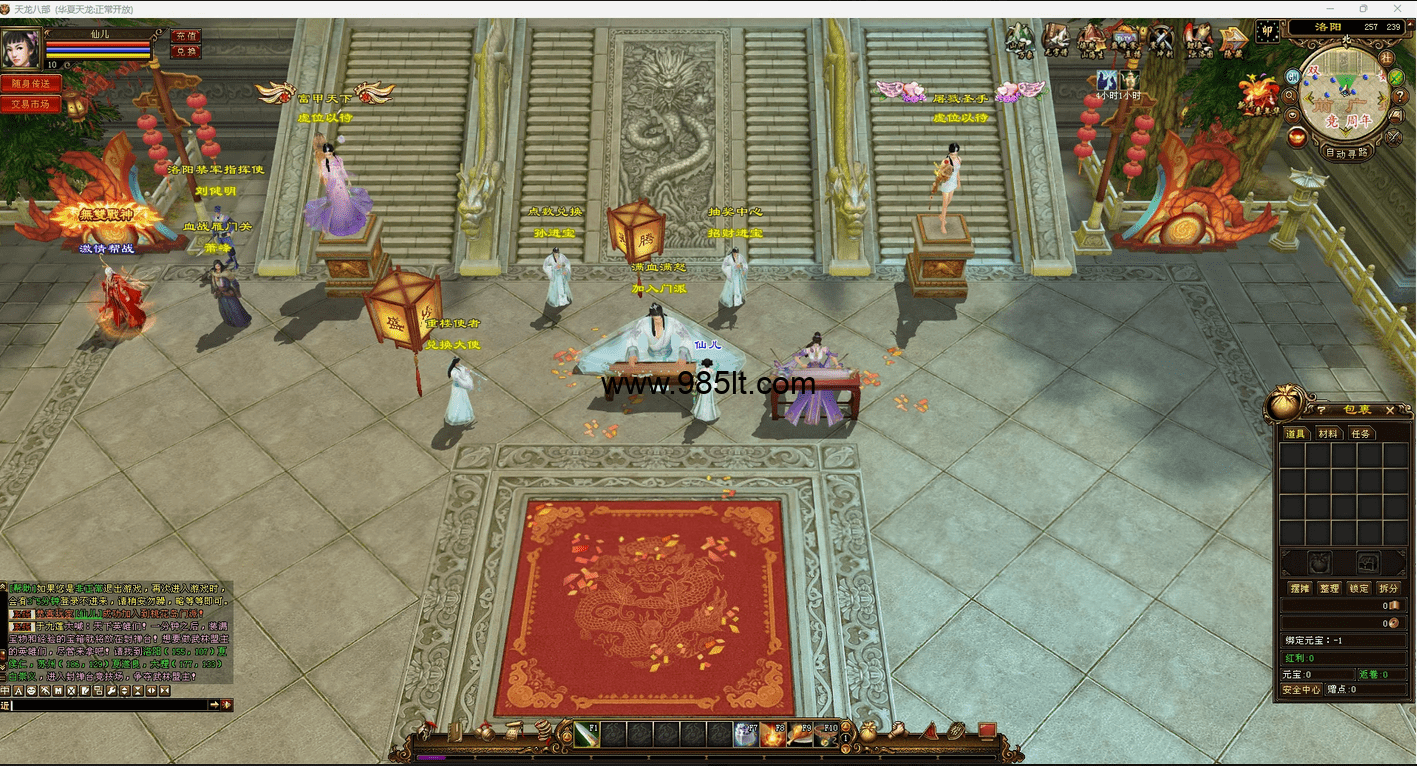1417x766 pixels.
Task: Open the 安全中心 security center
Action: 1302,689
